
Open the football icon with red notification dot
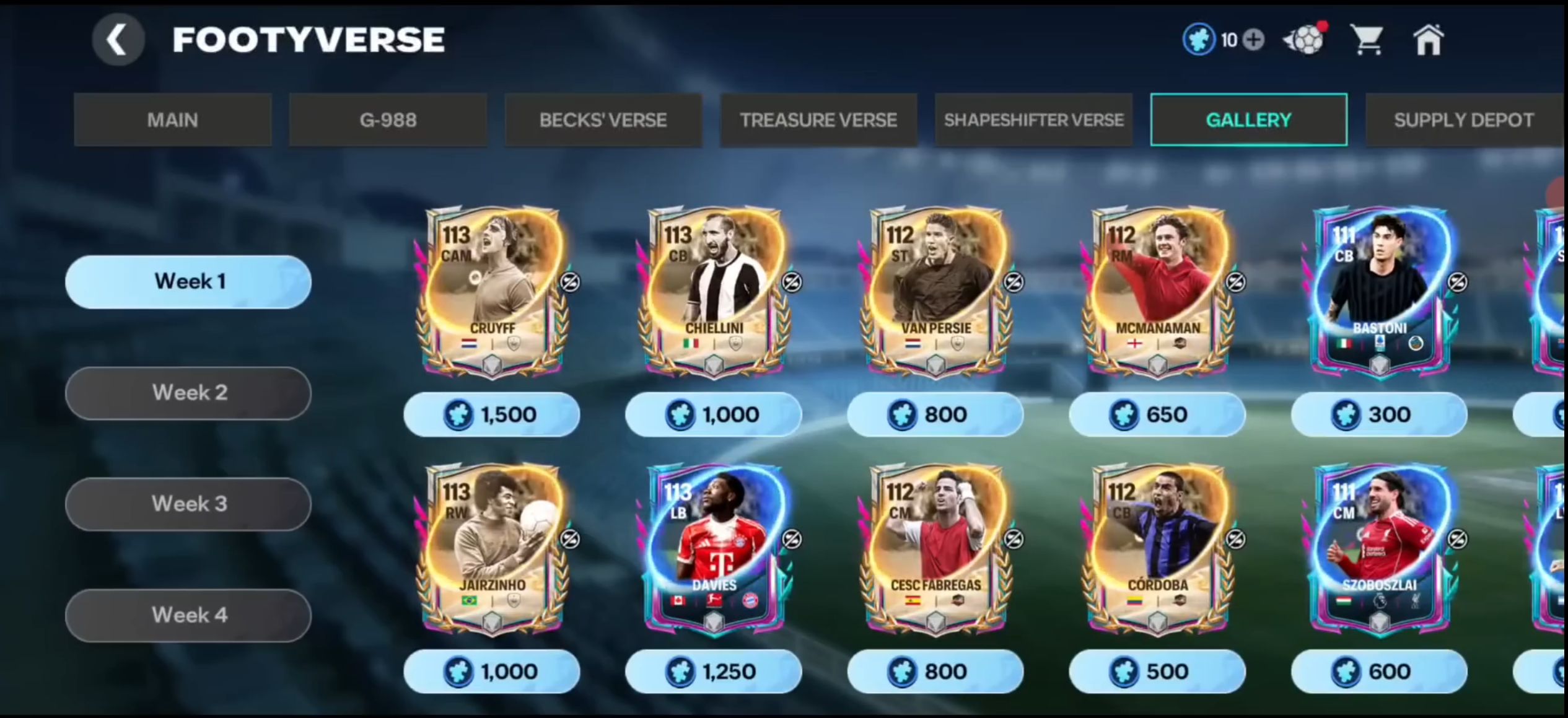[x=1305, y=39]
